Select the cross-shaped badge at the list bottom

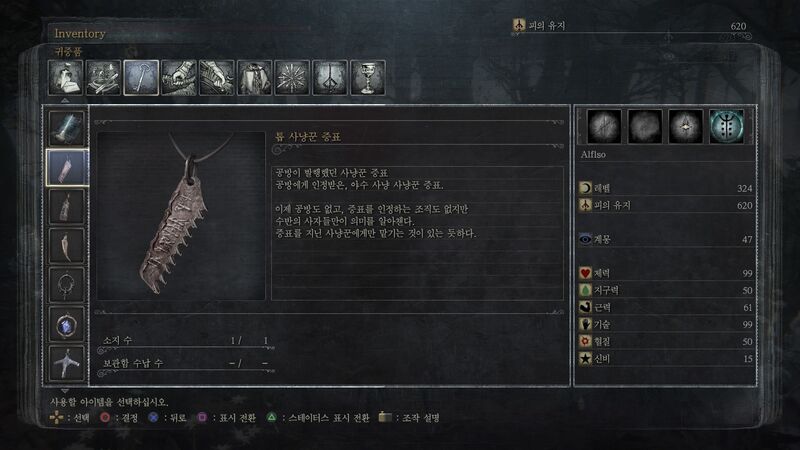[67, 363]
